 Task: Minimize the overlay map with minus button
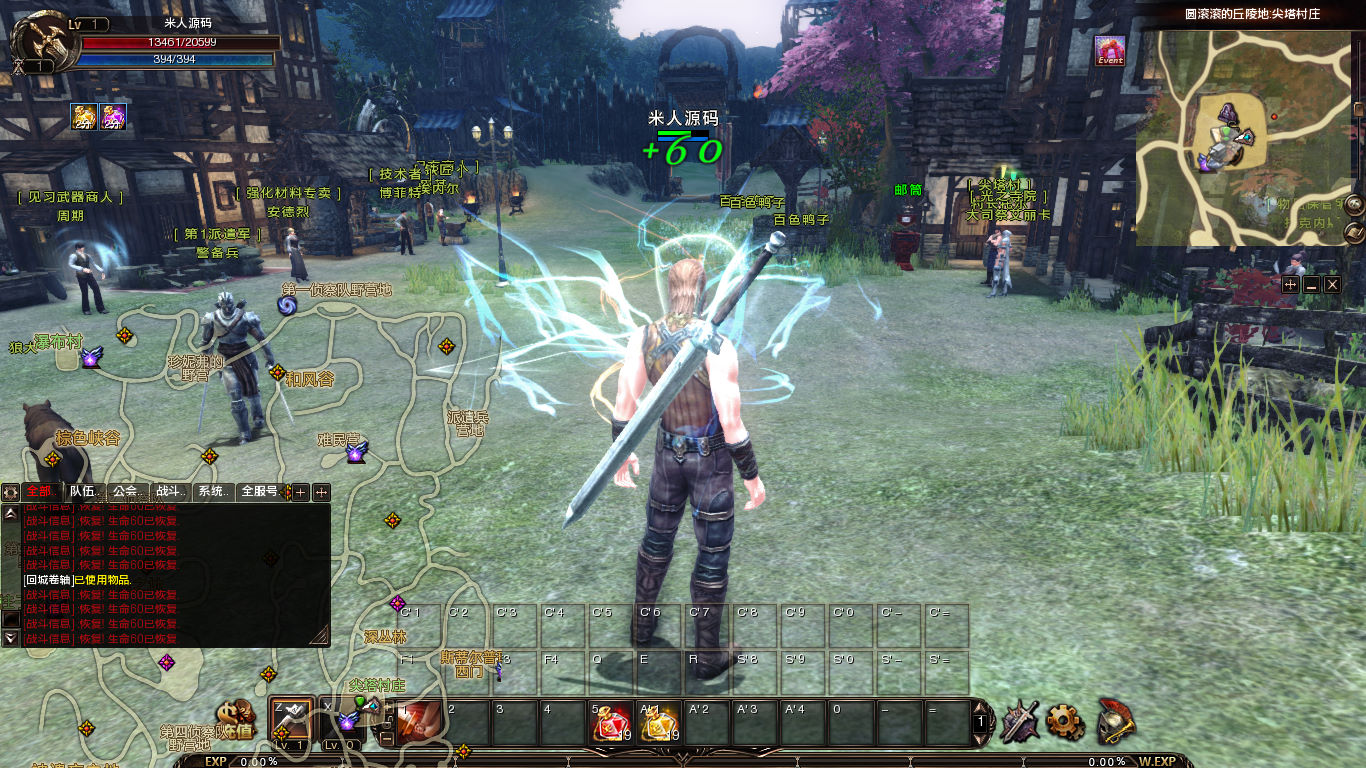[x=1311, y=285]
